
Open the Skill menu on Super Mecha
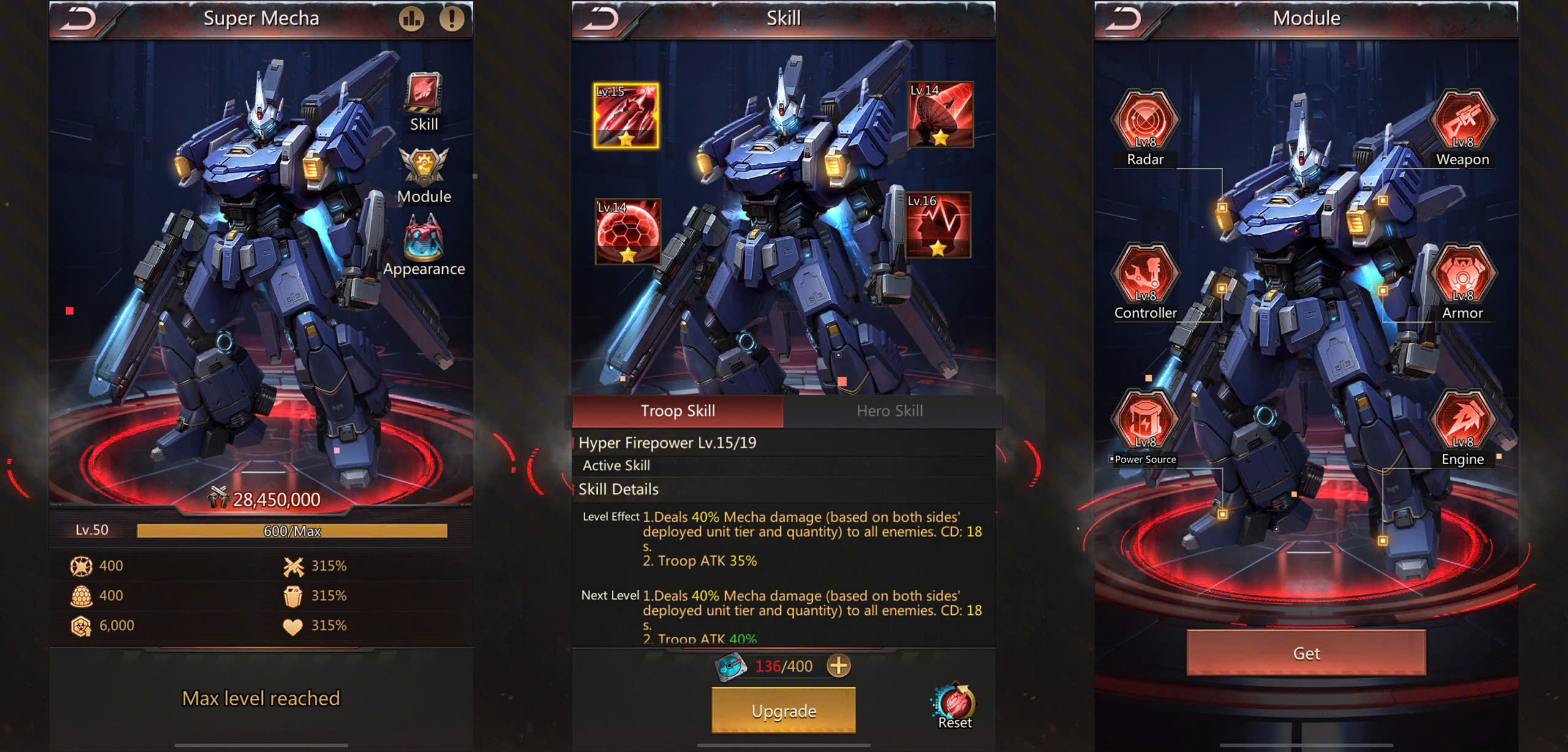423,101
